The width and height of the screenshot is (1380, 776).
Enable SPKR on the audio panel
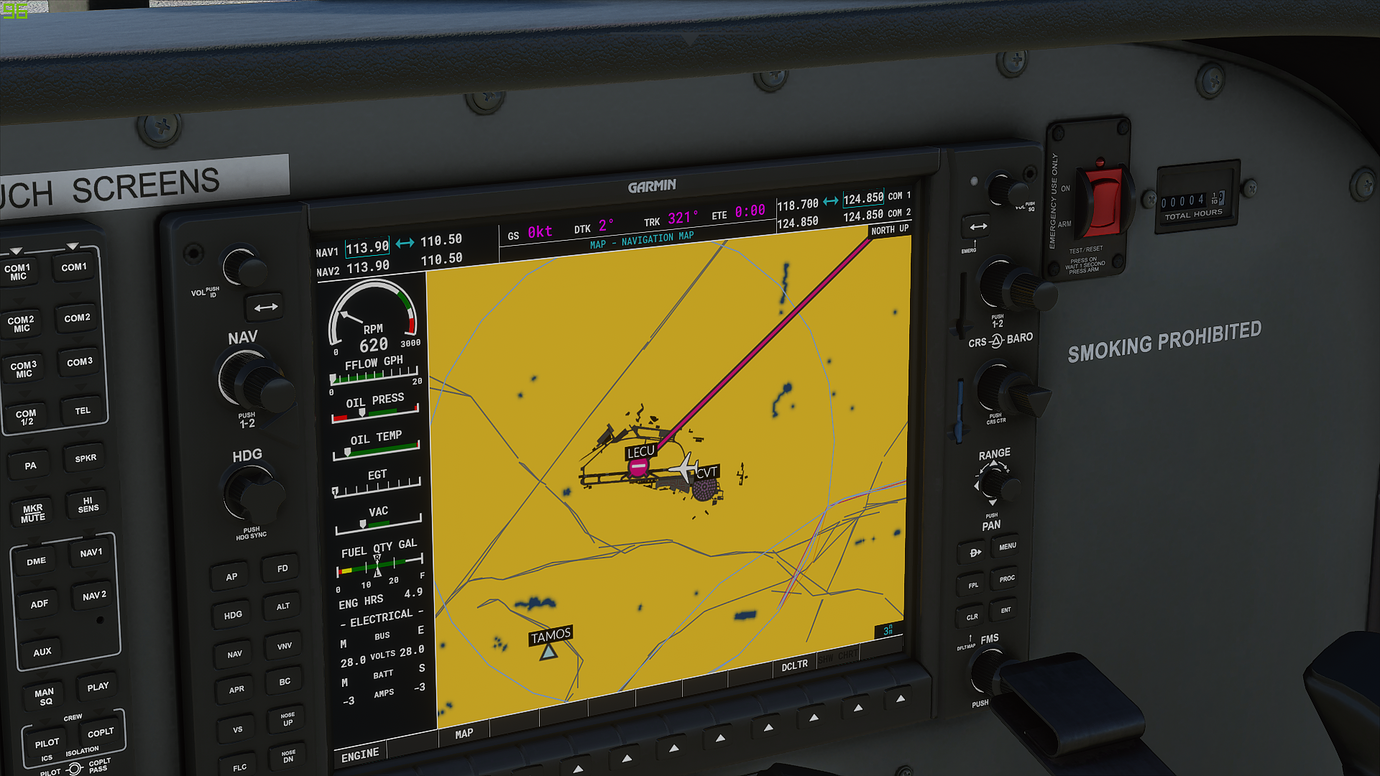click(84, 458)
